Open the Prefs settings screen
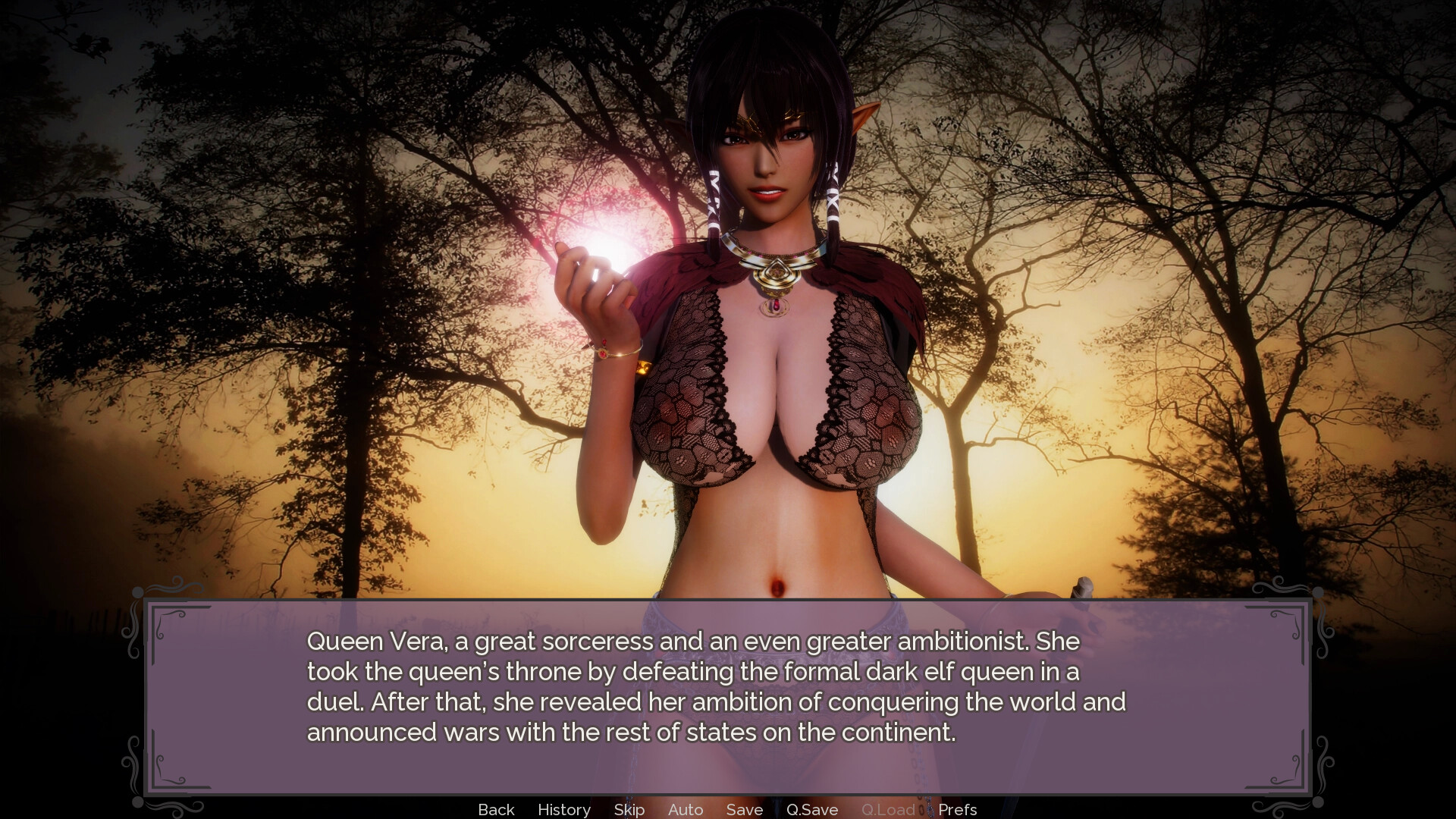1456x819 pixels. coord(957,809)
